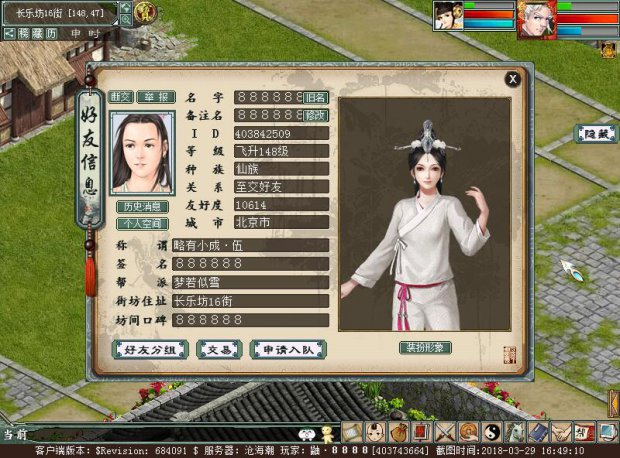Open the white horse mount icon
Screen dimensions: 620x458
[x=515, y=432]
